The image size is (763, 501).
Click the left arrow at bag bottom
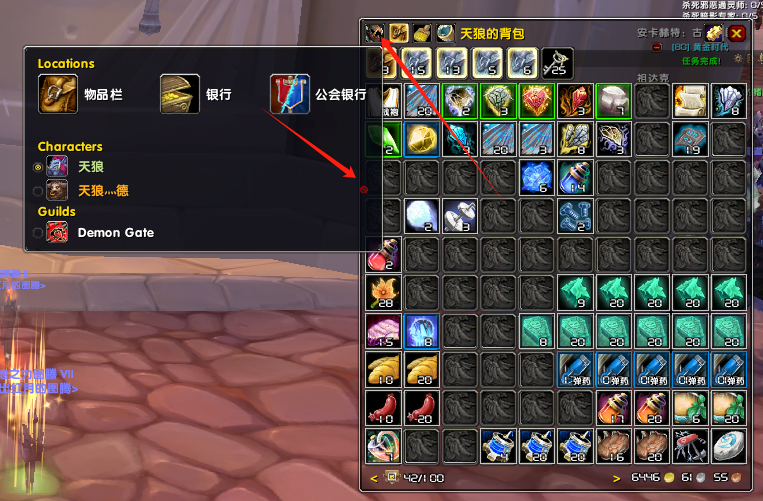pyautogui.click(x=374, y=478)
